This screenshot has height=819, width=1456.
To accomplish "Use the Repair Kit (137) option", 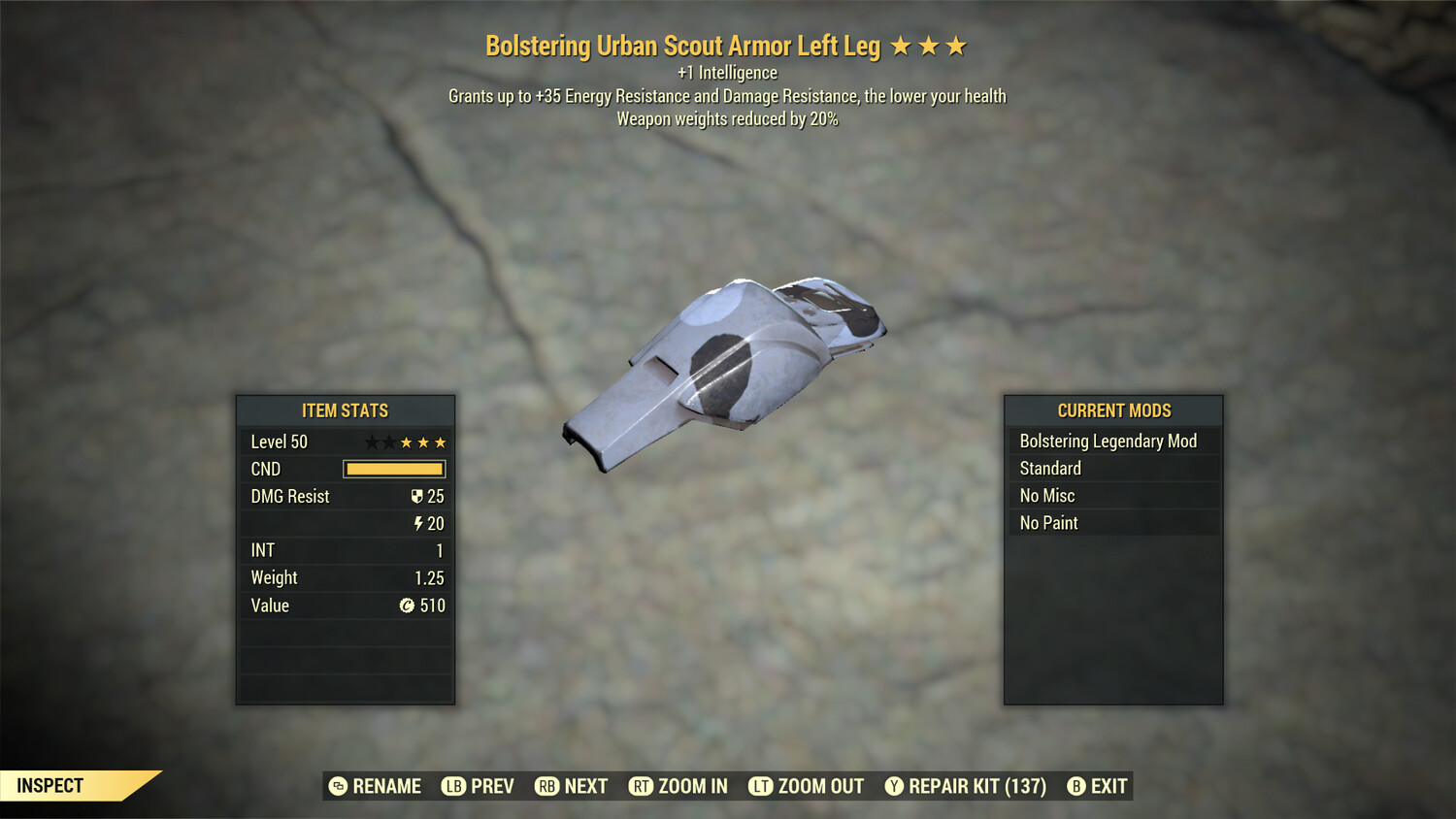I will point(966,786).
